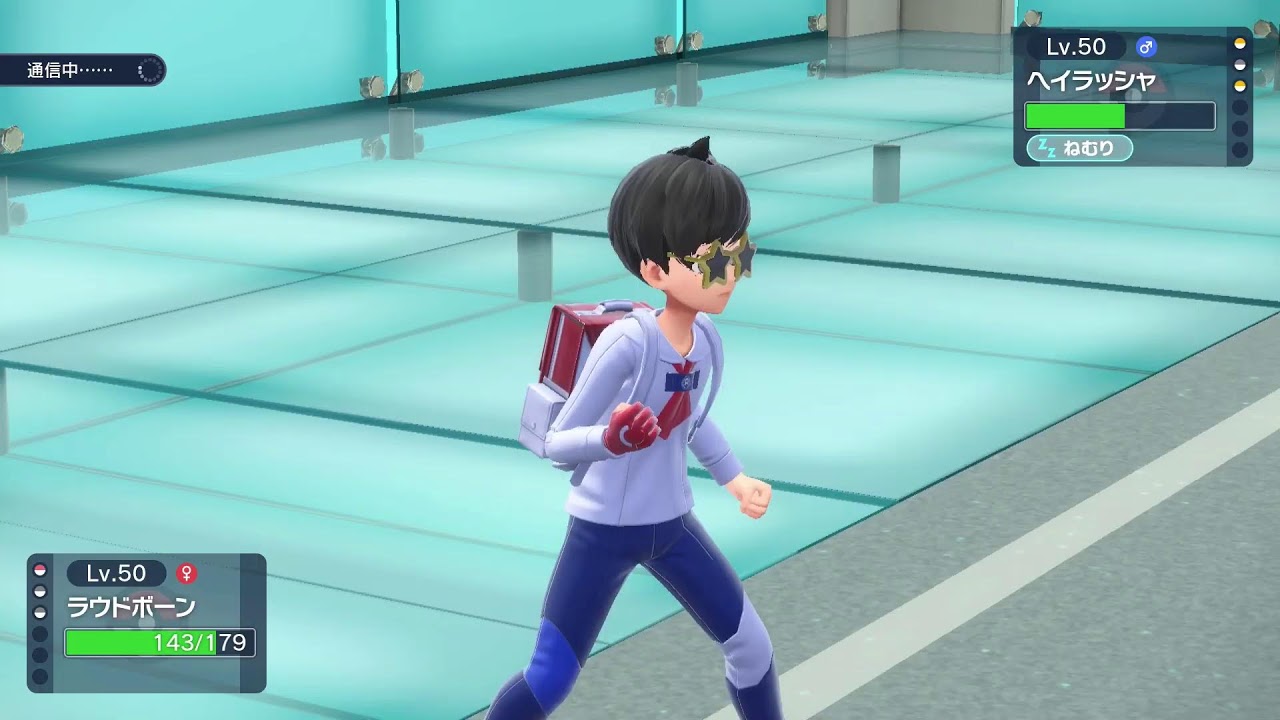Click the female gender icon on Skeledirge's panel

click(x=187, y=573)
